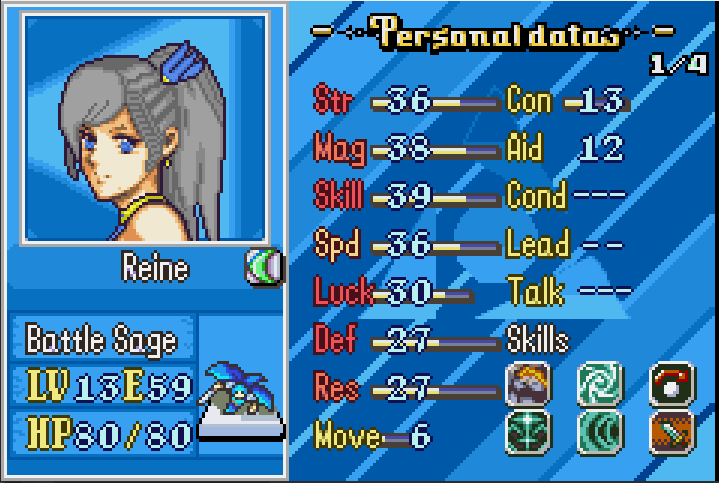Select the teal crescent waves skill icon
The height and width of the screenshot is (483, 719).
601,433
